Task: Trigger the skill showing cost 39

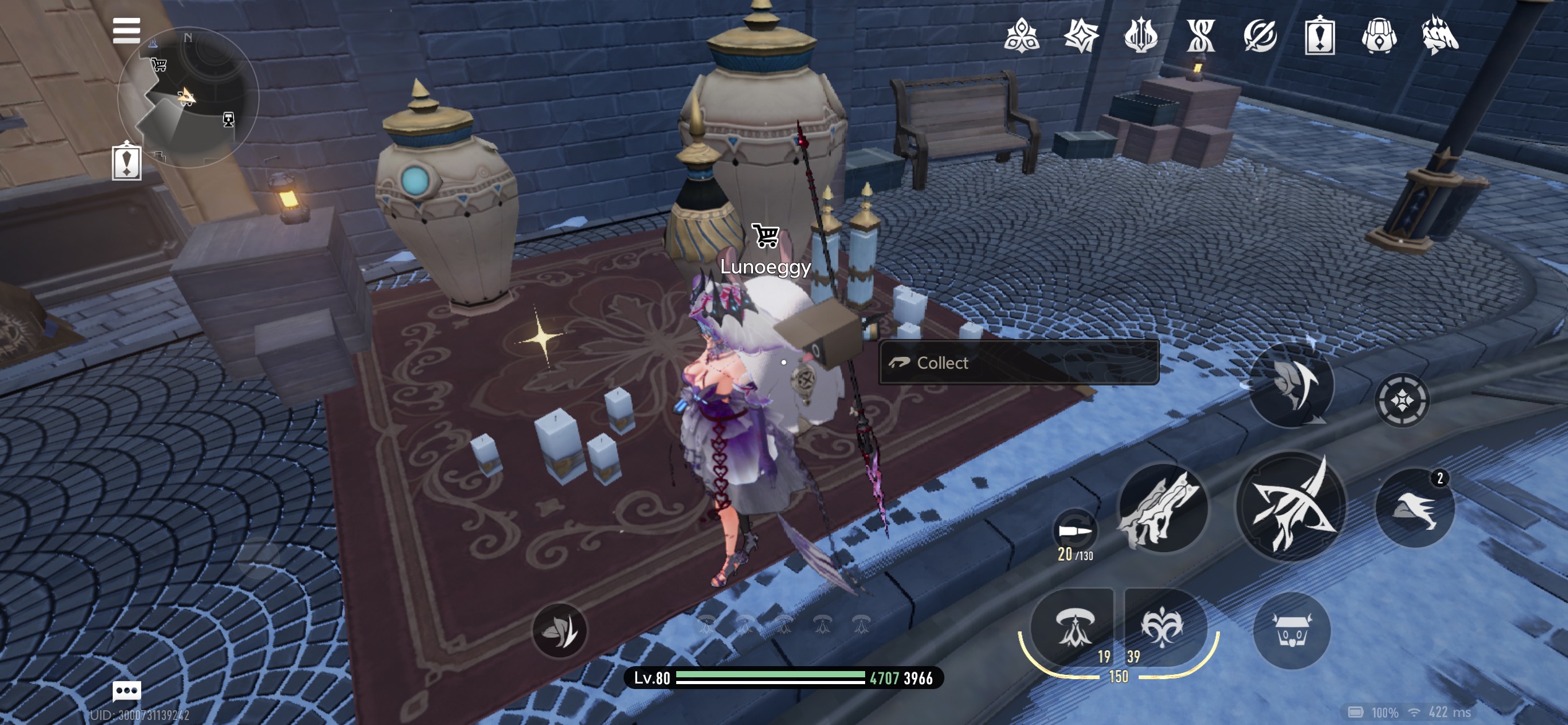Action: [x=1162, y=627]
